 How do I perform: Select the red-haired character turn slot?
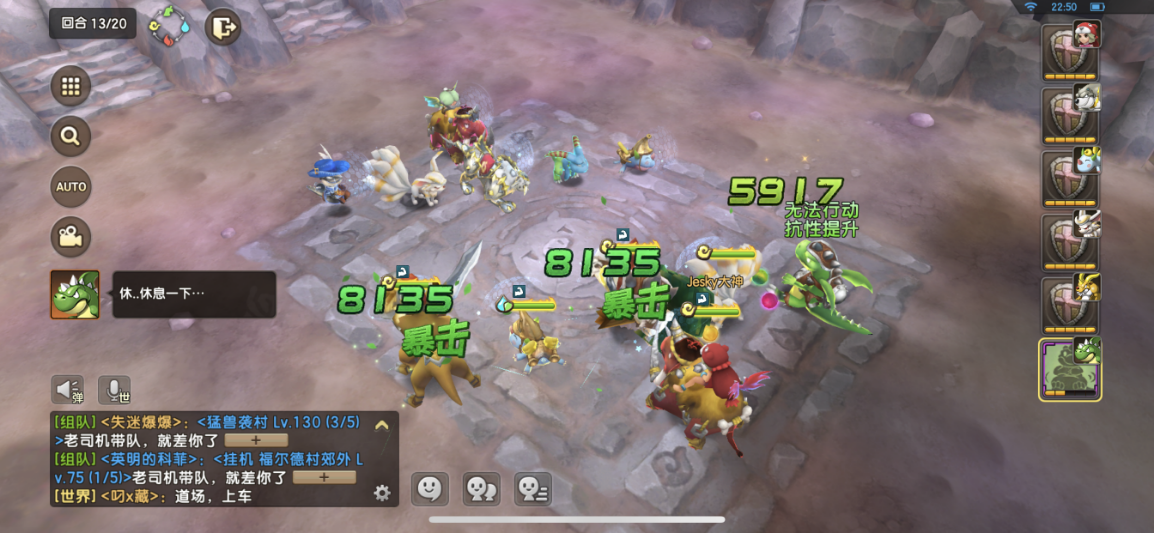(x=1070, y=50)
